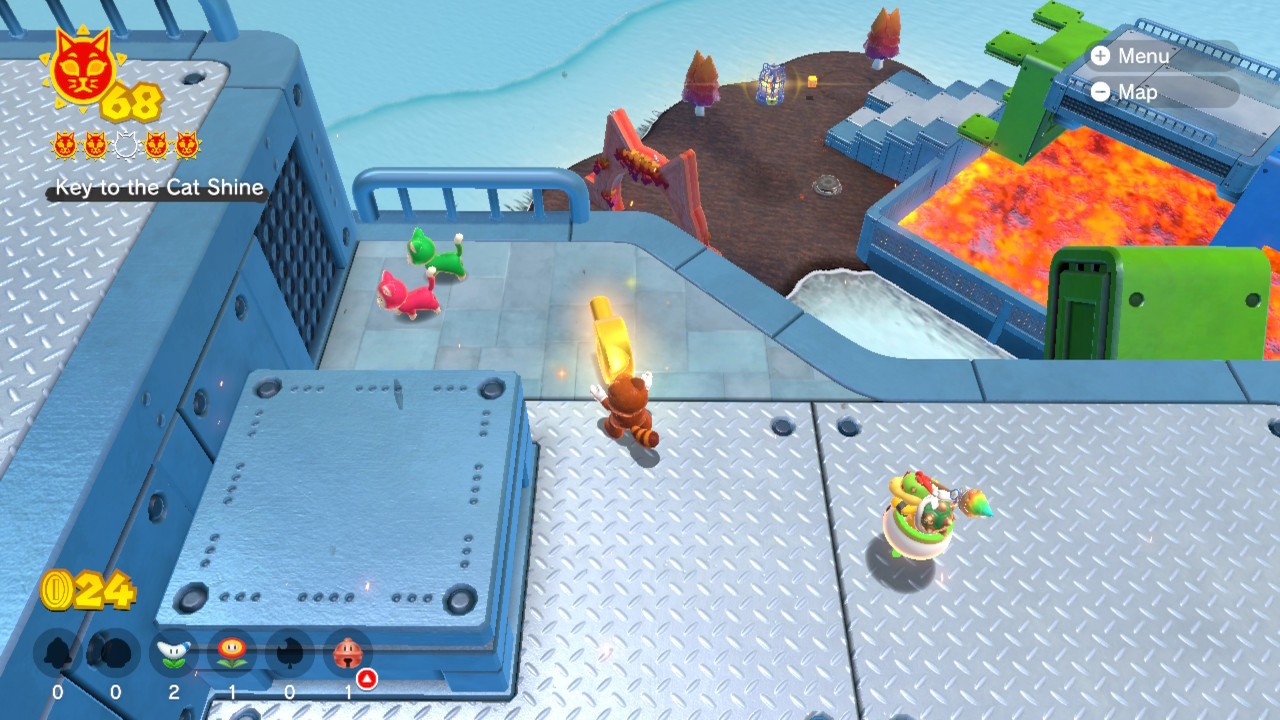This screenshot has height=720, width=1280.
Task: Click the large Cat Shine emblem
Action: tap(79, 68)
